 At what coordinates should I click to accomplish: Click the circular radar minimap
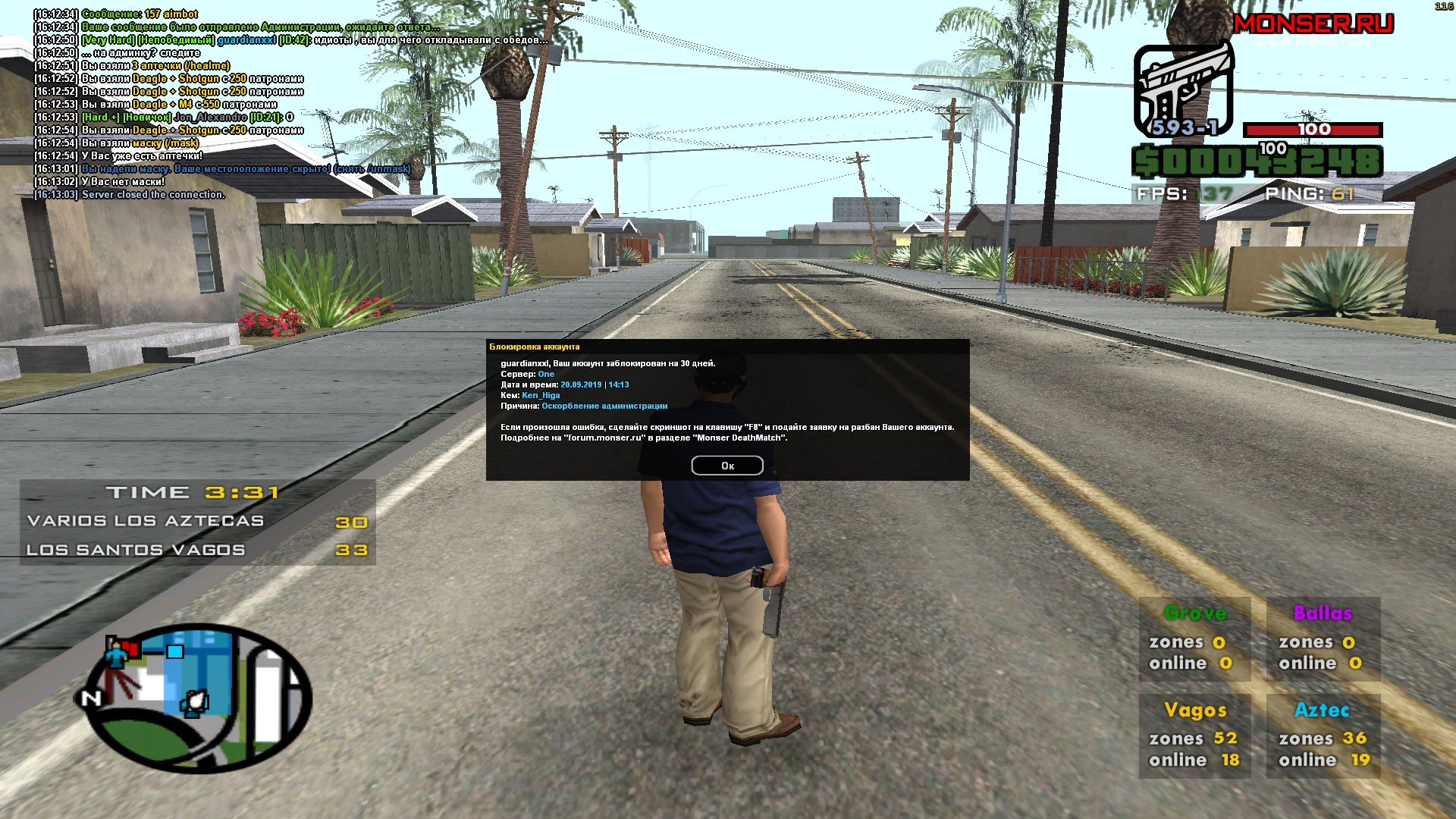click(199, 697)
